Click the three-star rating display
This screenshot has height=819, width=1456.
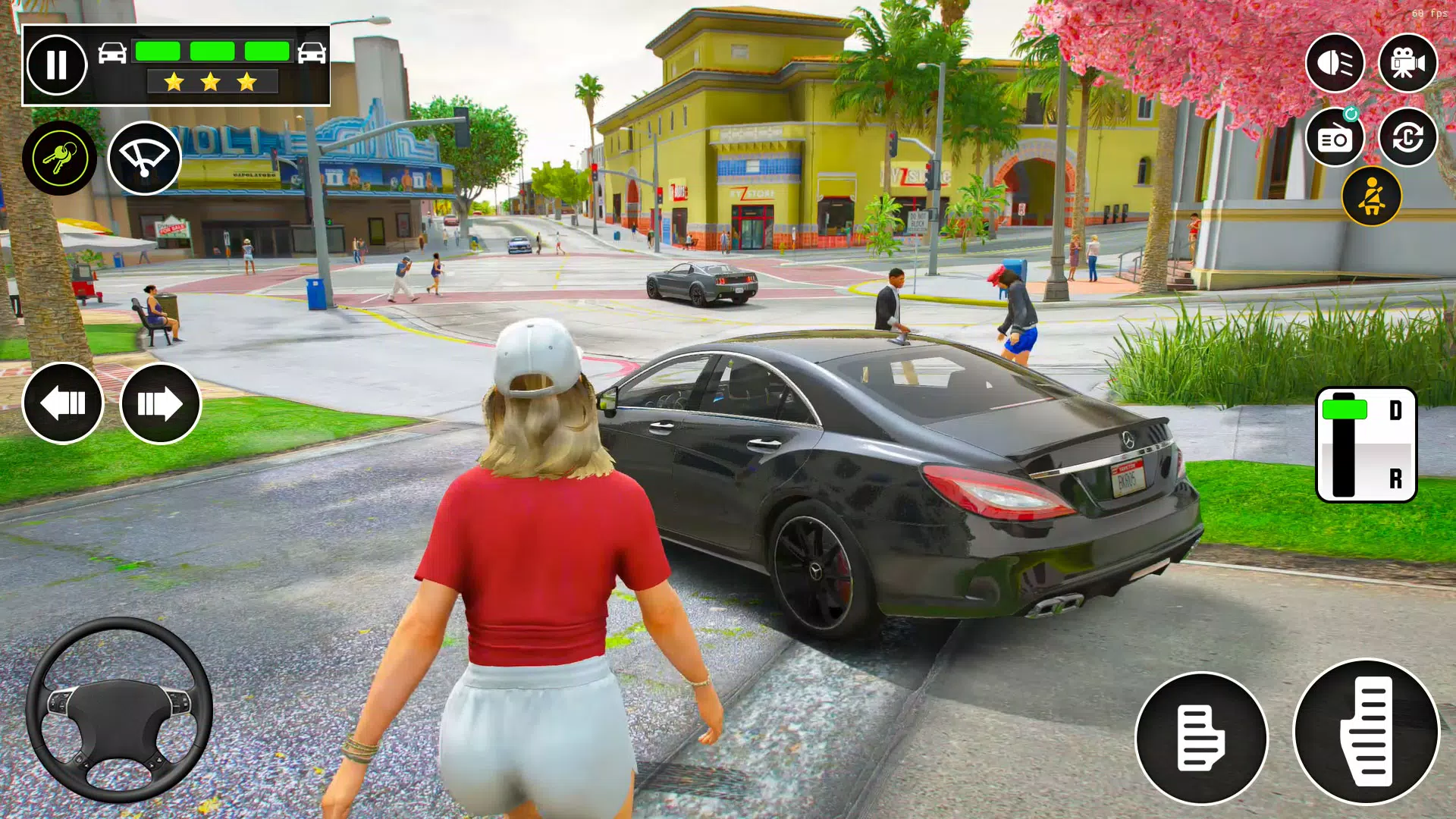(x=209, y=82)
